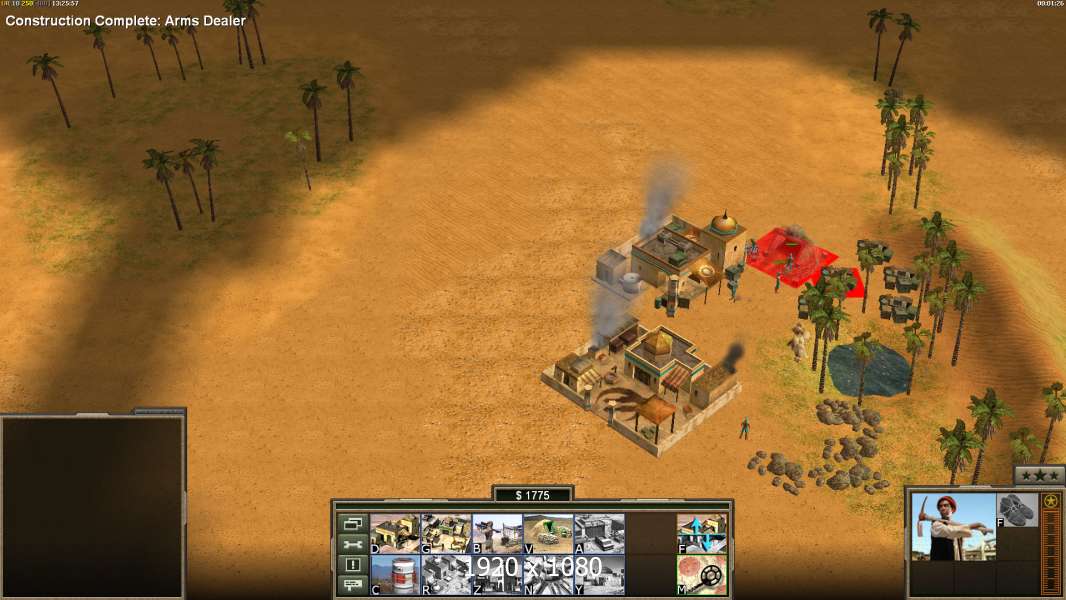Click the gold star medallion icon

1051,501
